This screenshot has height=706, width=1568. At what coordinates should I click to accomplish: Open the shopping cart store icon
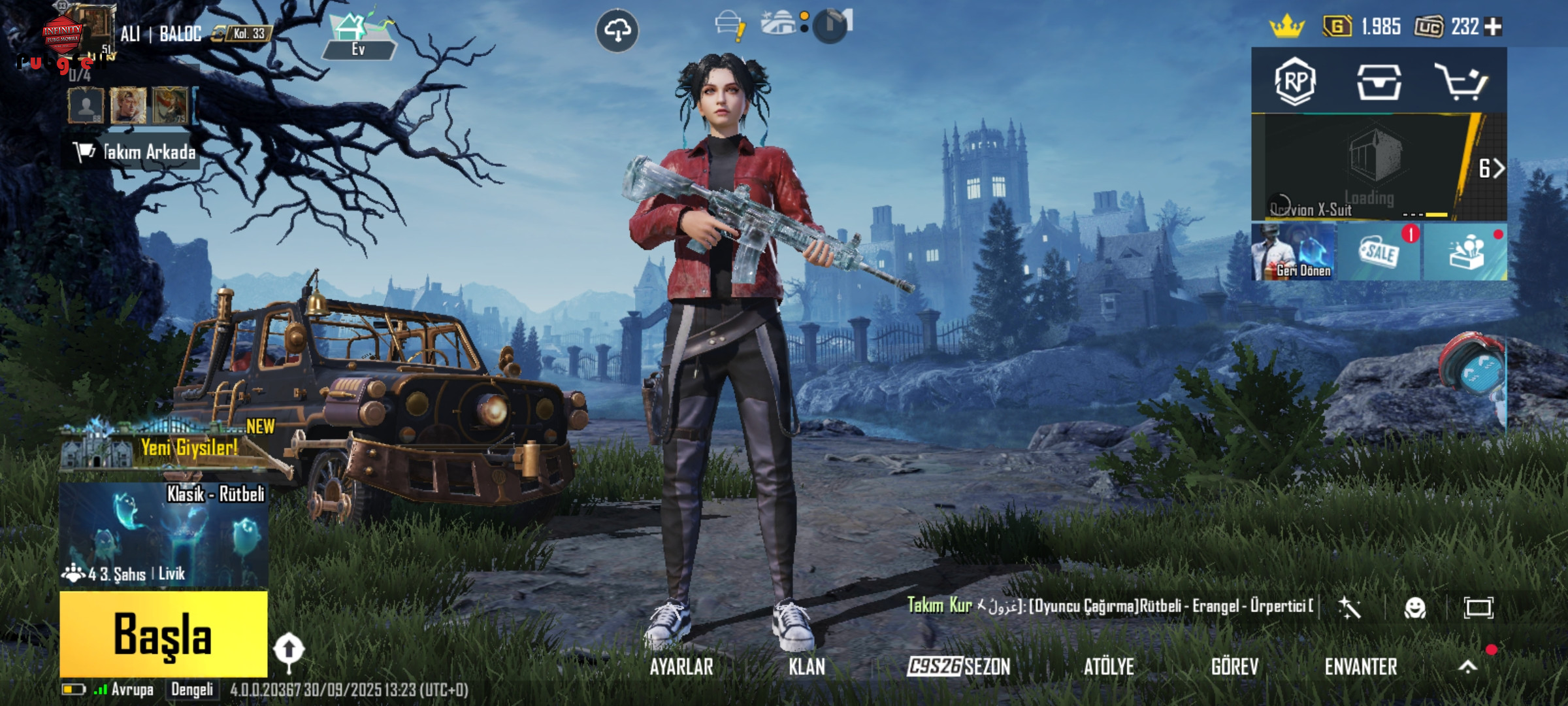pyautogui.click(x=1461, y=82)
